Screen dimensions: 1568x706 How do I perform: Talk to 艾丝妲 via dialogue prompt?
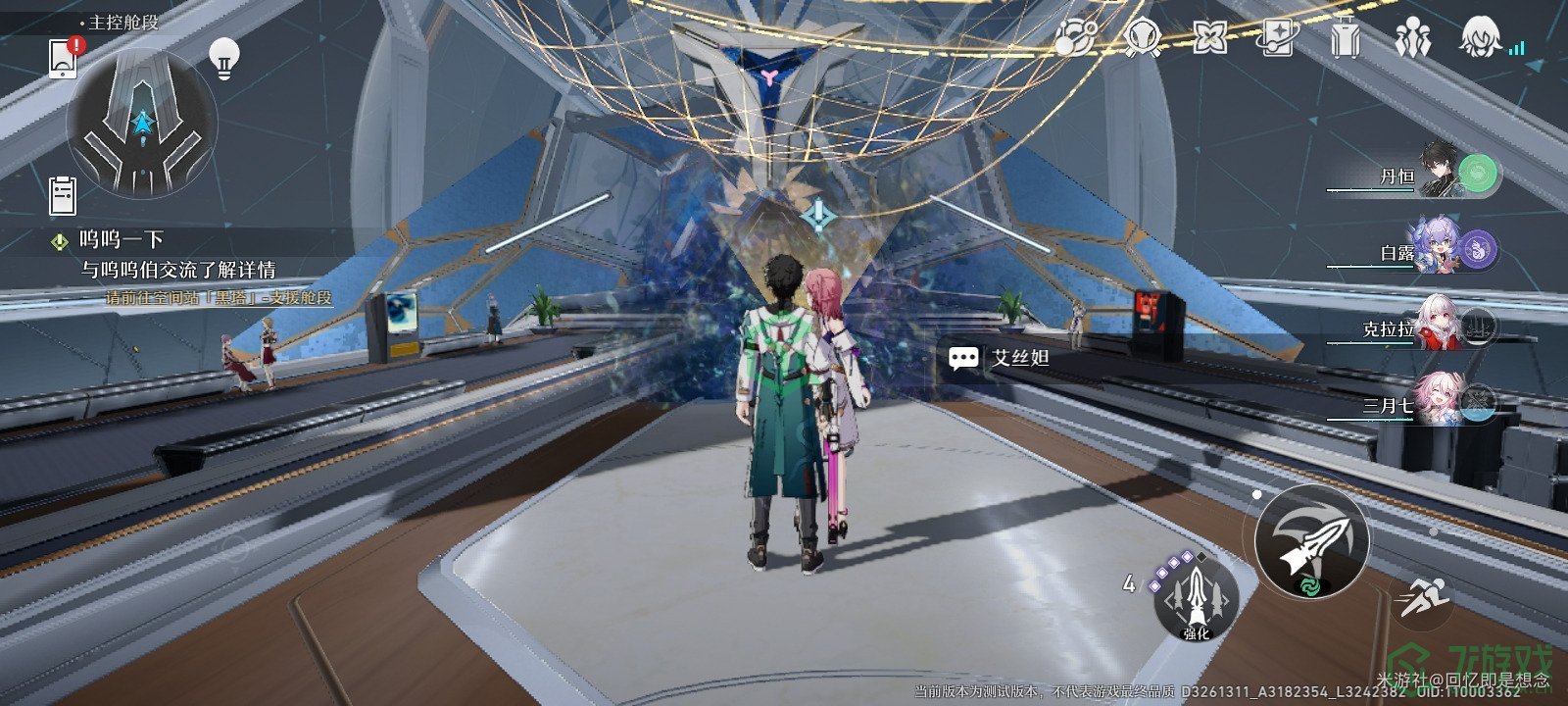tap(1001, 358)
